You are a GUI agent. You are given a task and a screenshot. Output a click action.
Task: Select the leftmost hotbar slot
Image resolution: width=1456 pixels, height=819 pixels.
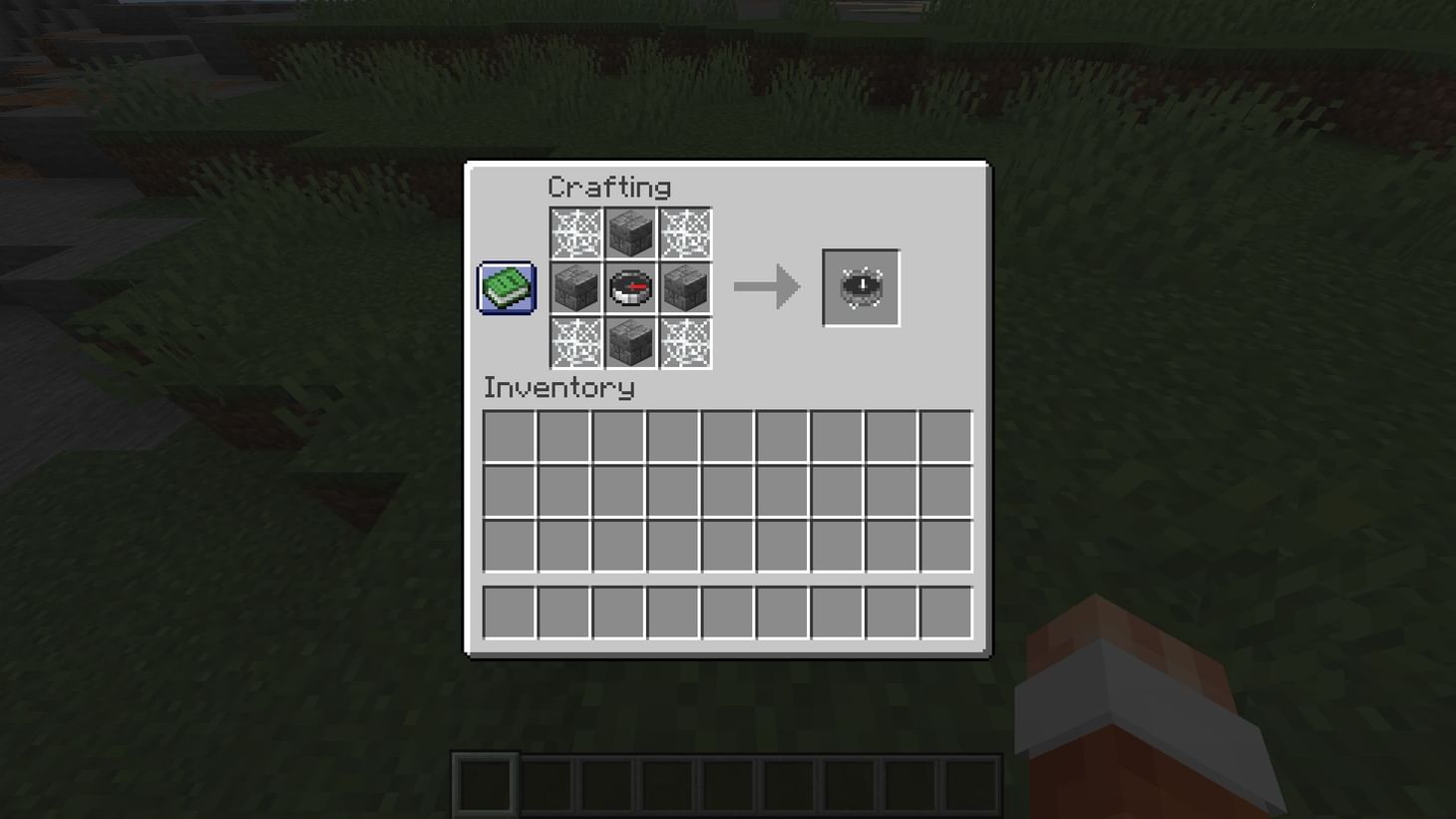tap(484, 783)
